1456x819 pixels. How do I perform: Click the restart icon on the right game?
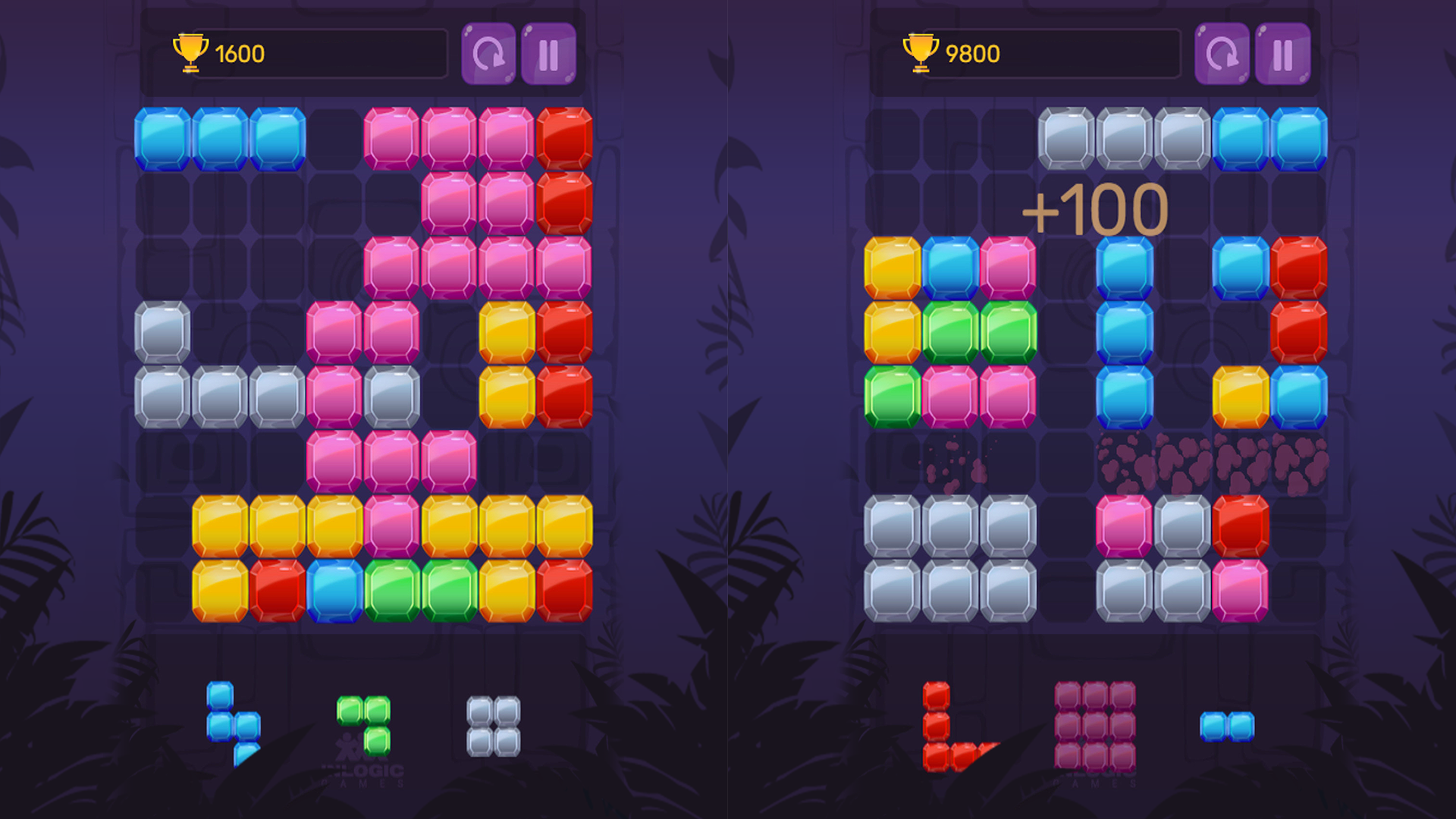pyautogui.click(x=1222, y=53)
